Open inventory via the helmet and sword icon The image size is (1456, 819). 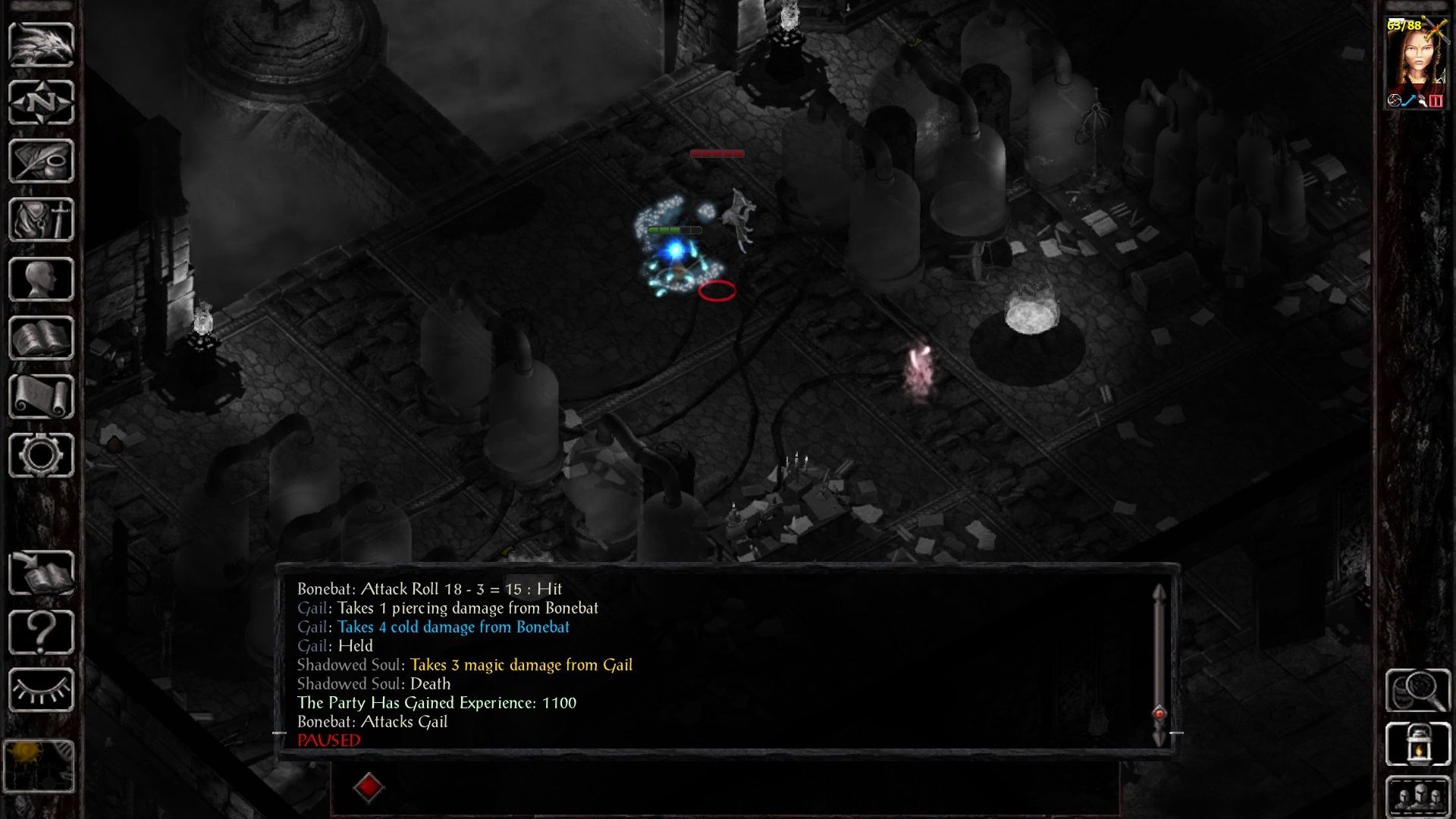(41, 220)
